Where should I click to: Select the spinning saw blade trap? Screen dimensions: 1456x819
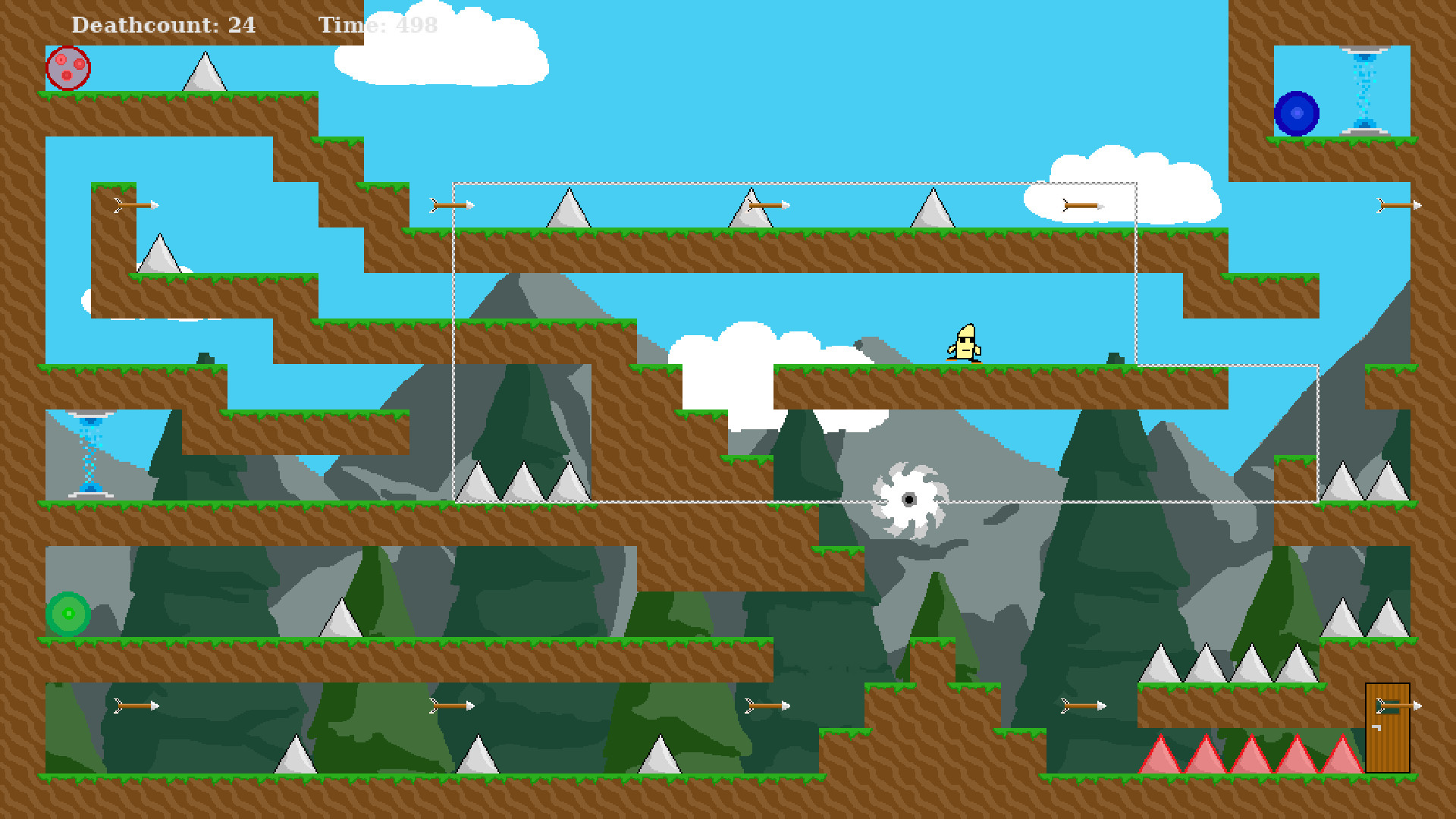(x=910, y=500)
